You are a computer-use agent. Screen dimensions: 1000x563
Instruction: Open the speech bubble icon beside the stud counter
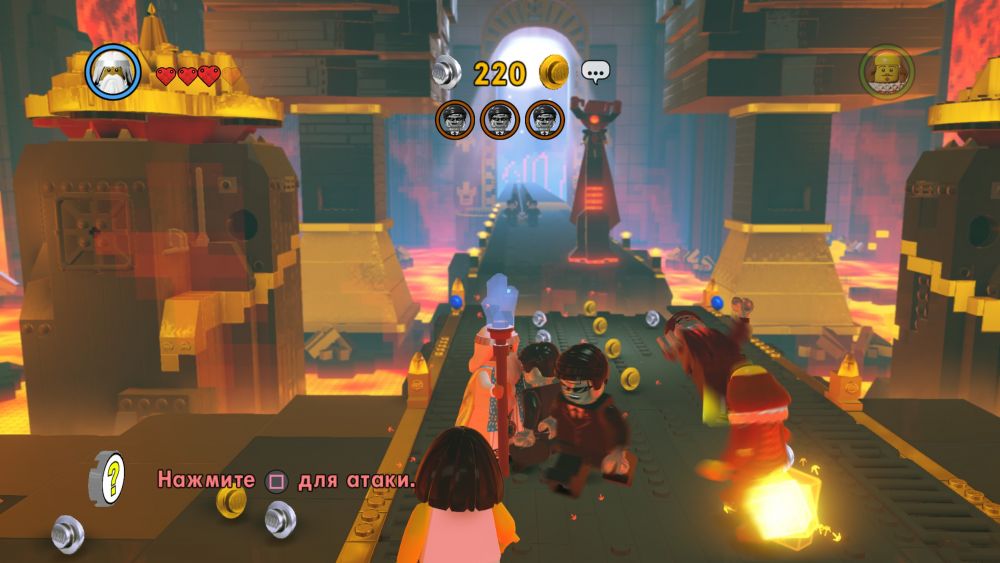point(596,72)
